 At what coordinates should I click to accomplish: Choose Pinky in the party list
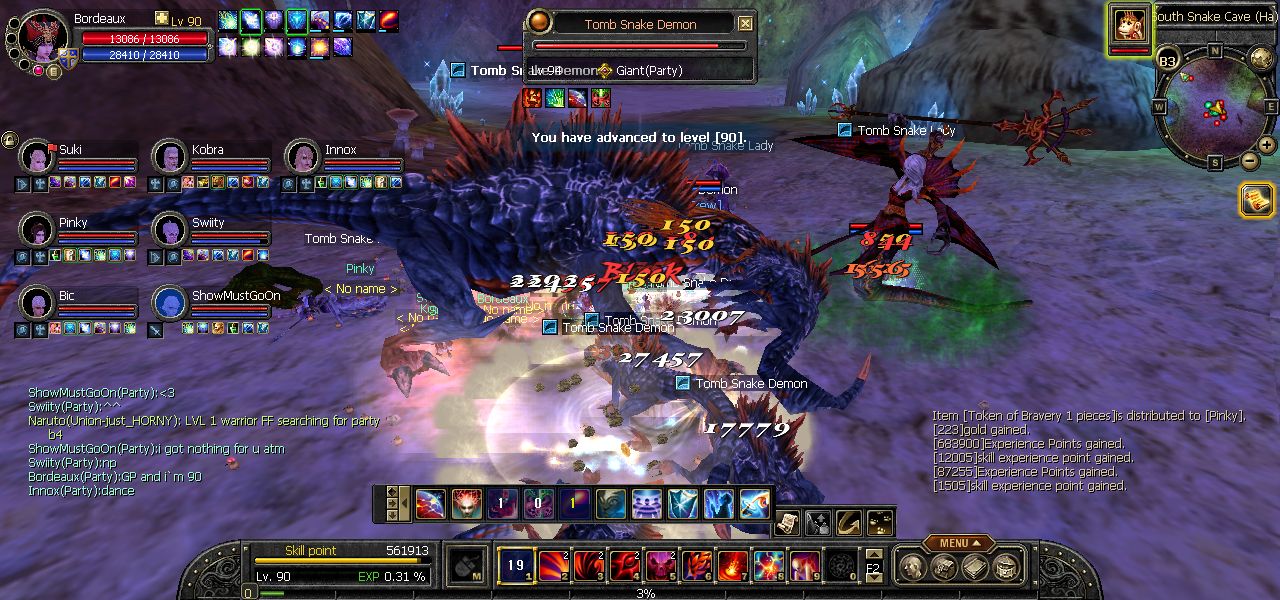tap(37, 230)
